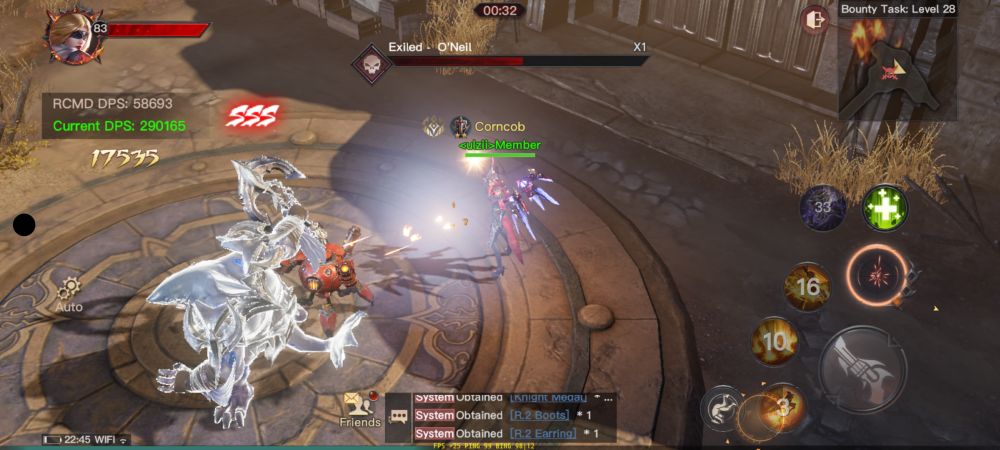
Task: Activate the fire skill showing 10
Action: click(773, 341)
